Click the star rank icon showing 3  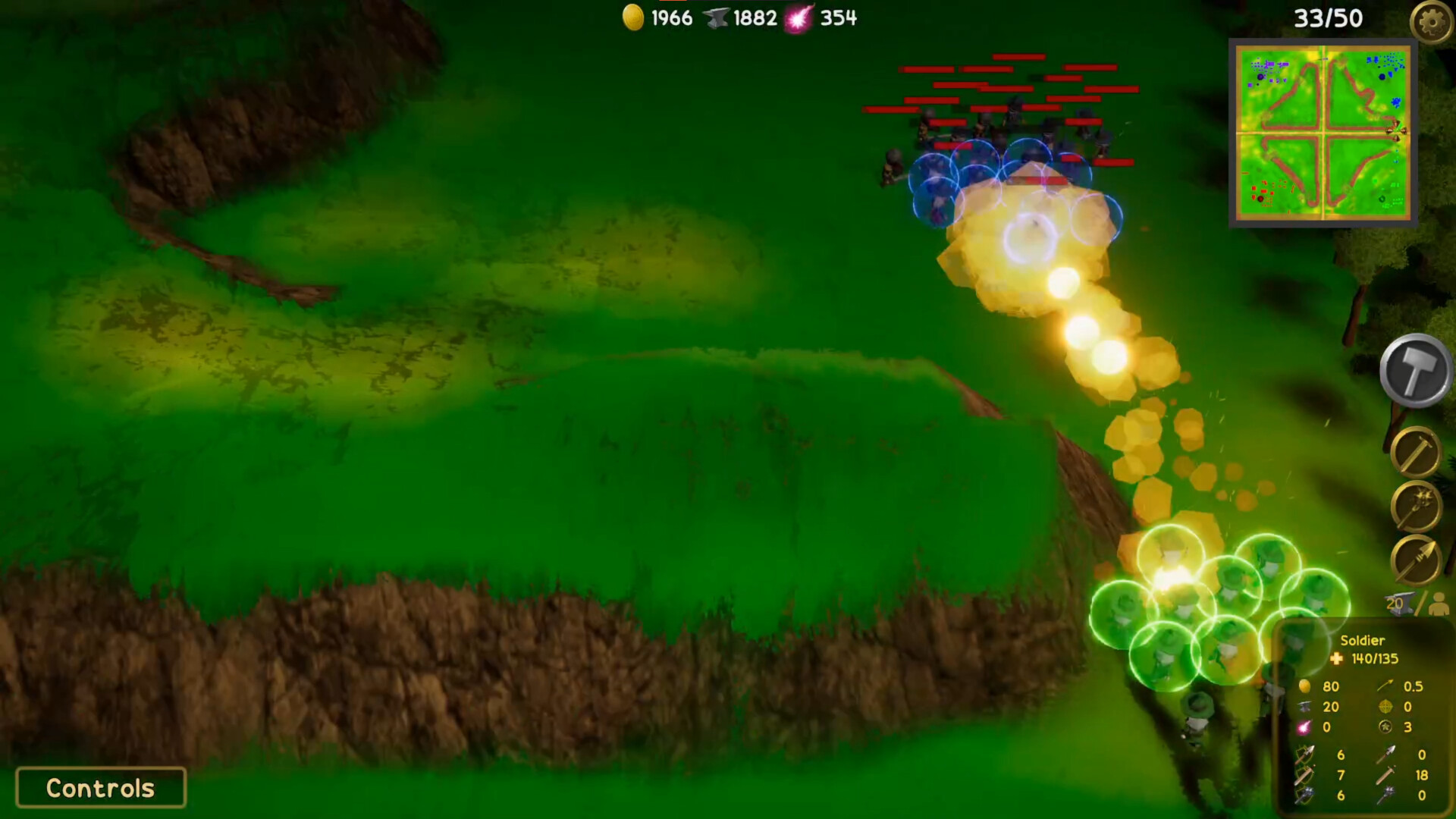click(1385, 727)
